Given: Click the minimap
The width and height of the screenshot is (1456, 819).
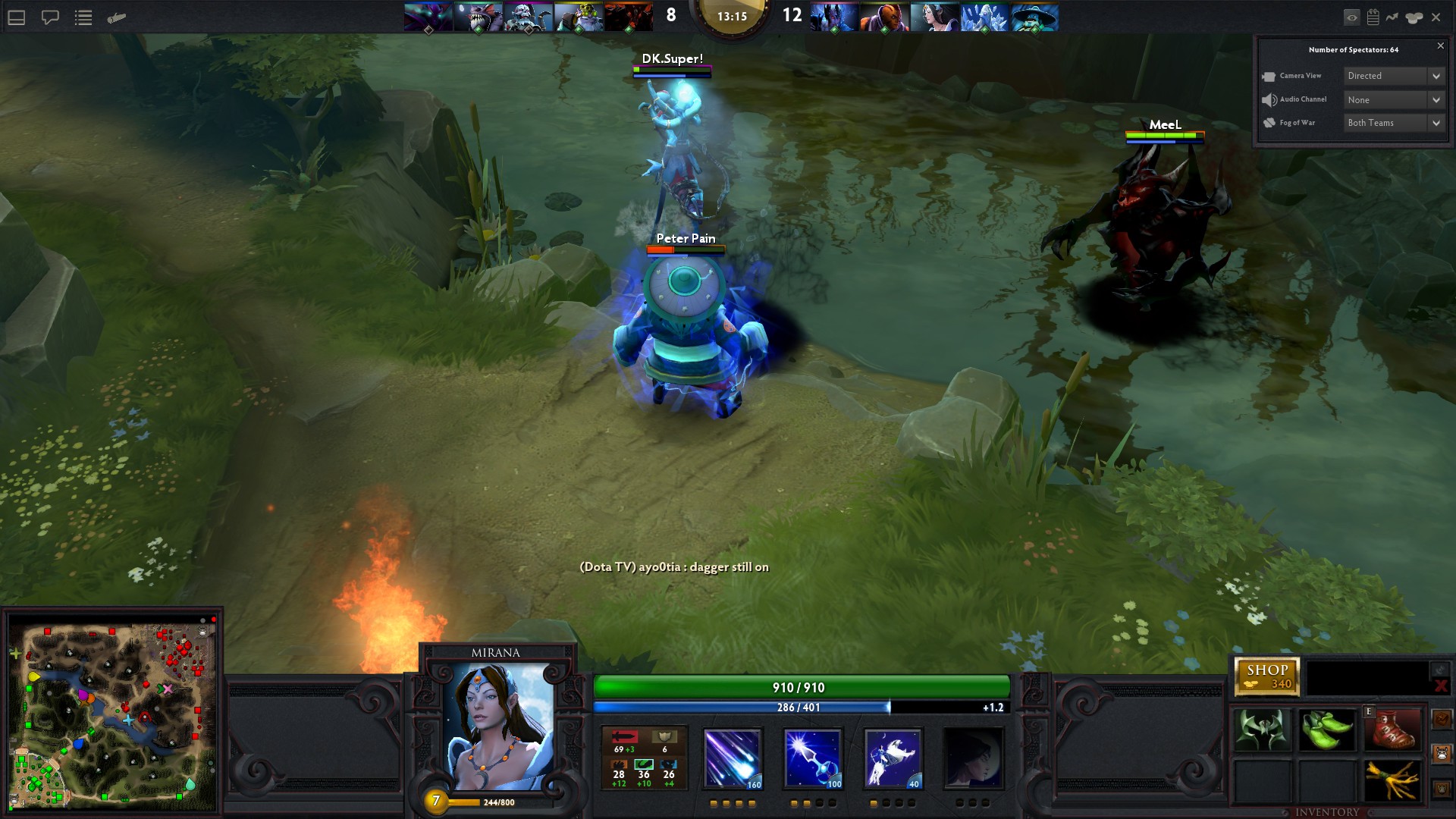Looking at the screenshot, I should 112,714.
